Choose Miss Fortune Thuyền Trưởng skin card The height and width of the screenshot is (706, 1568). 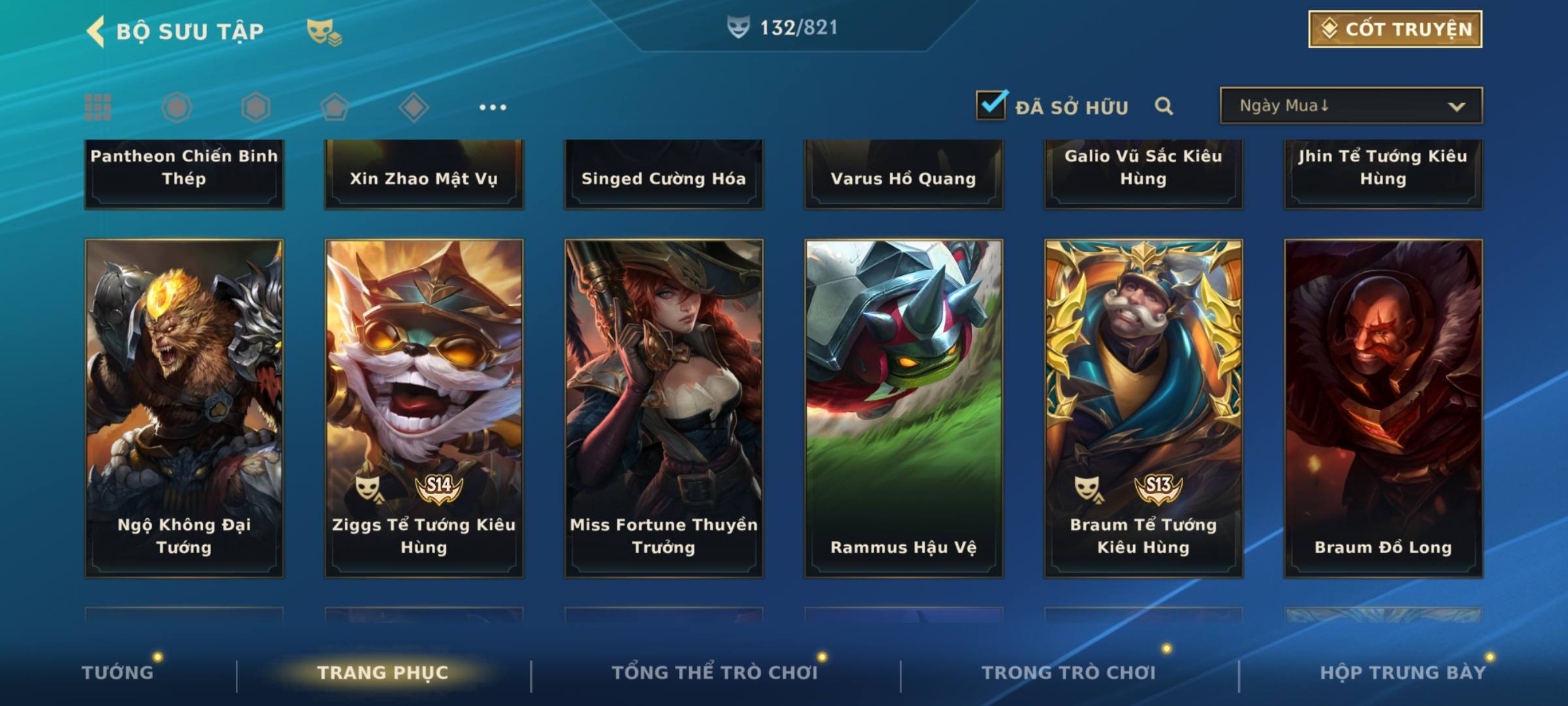[x=664, y=408]
